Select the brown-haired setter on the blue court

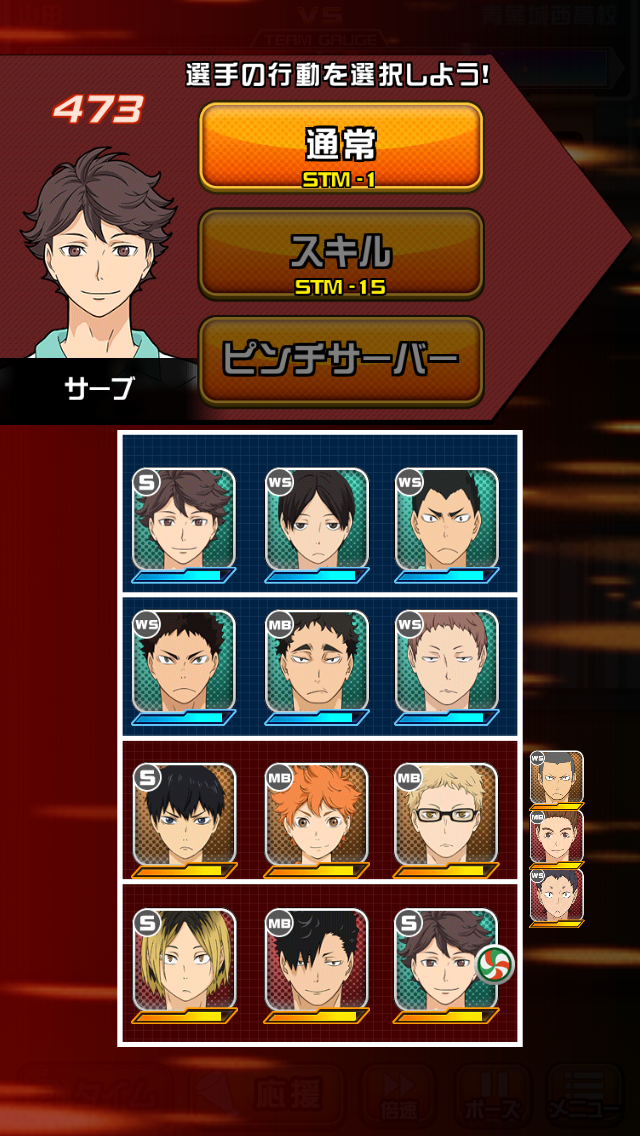184,519
